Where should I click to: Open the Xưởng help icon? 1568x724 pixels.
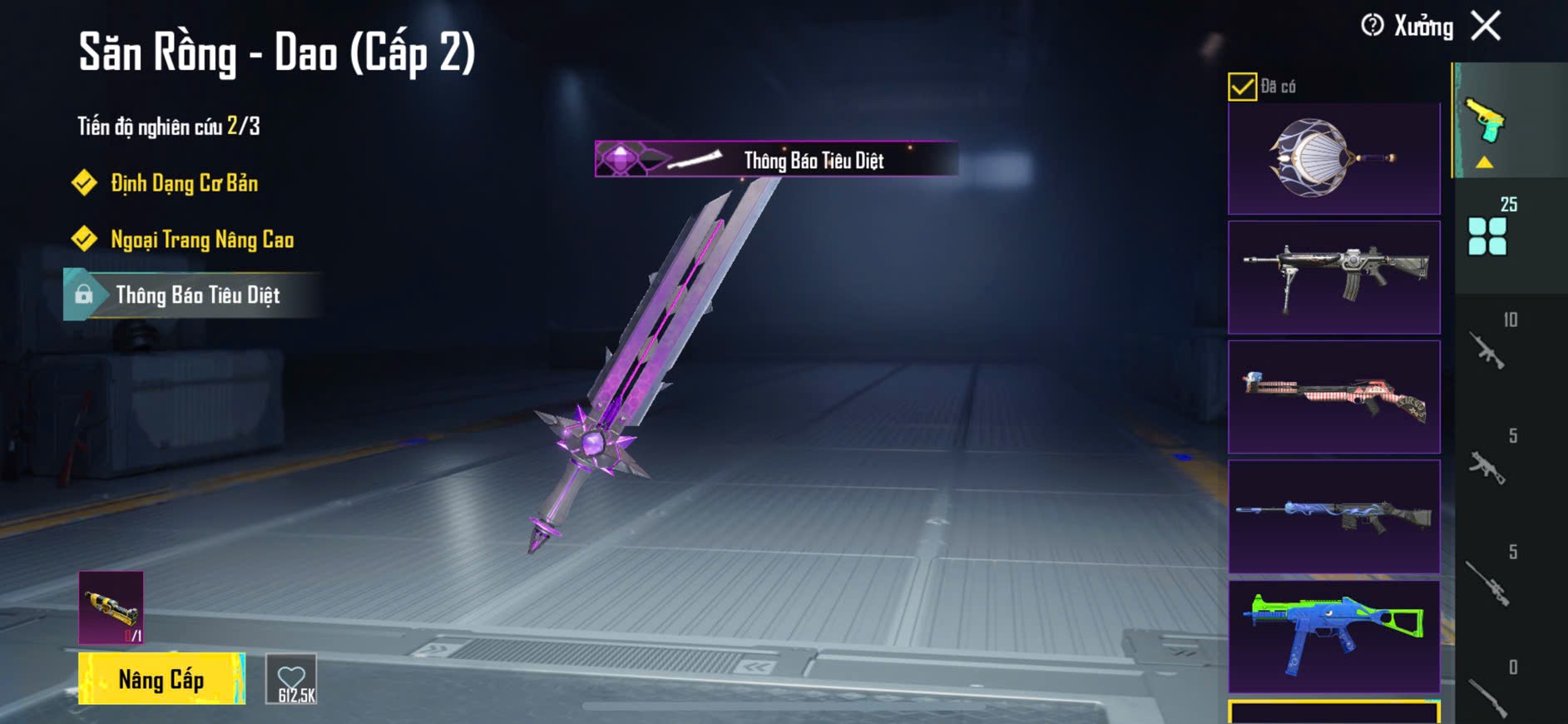[x=1373, y=26]
